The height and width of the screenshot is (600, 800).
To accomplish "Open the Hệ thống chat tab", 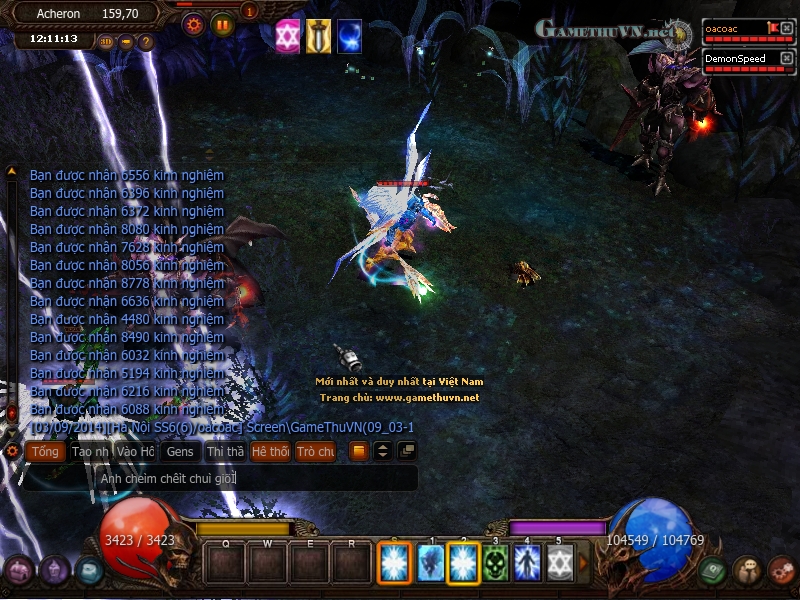I will pyautogui.click(x=270, y=452).
